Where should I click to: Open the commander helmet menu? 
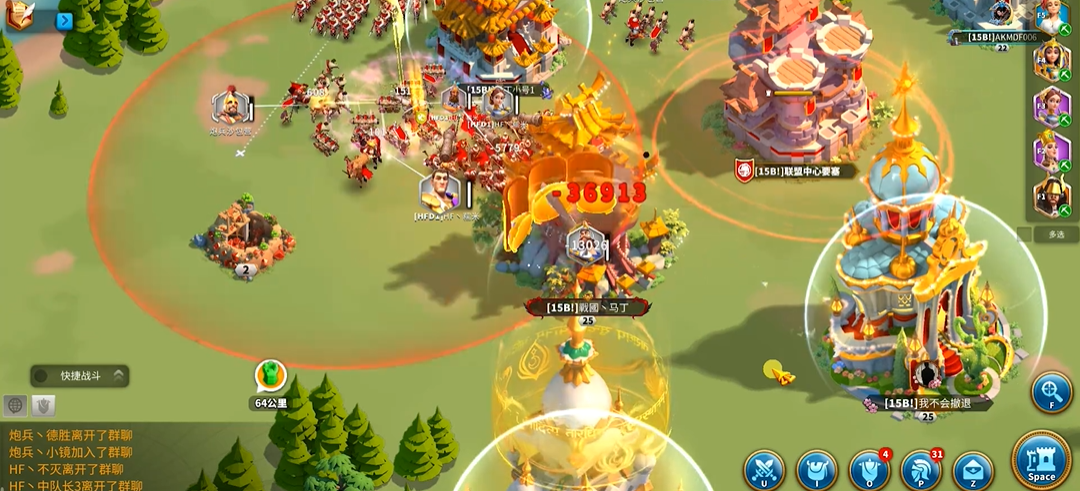point(921,470)
